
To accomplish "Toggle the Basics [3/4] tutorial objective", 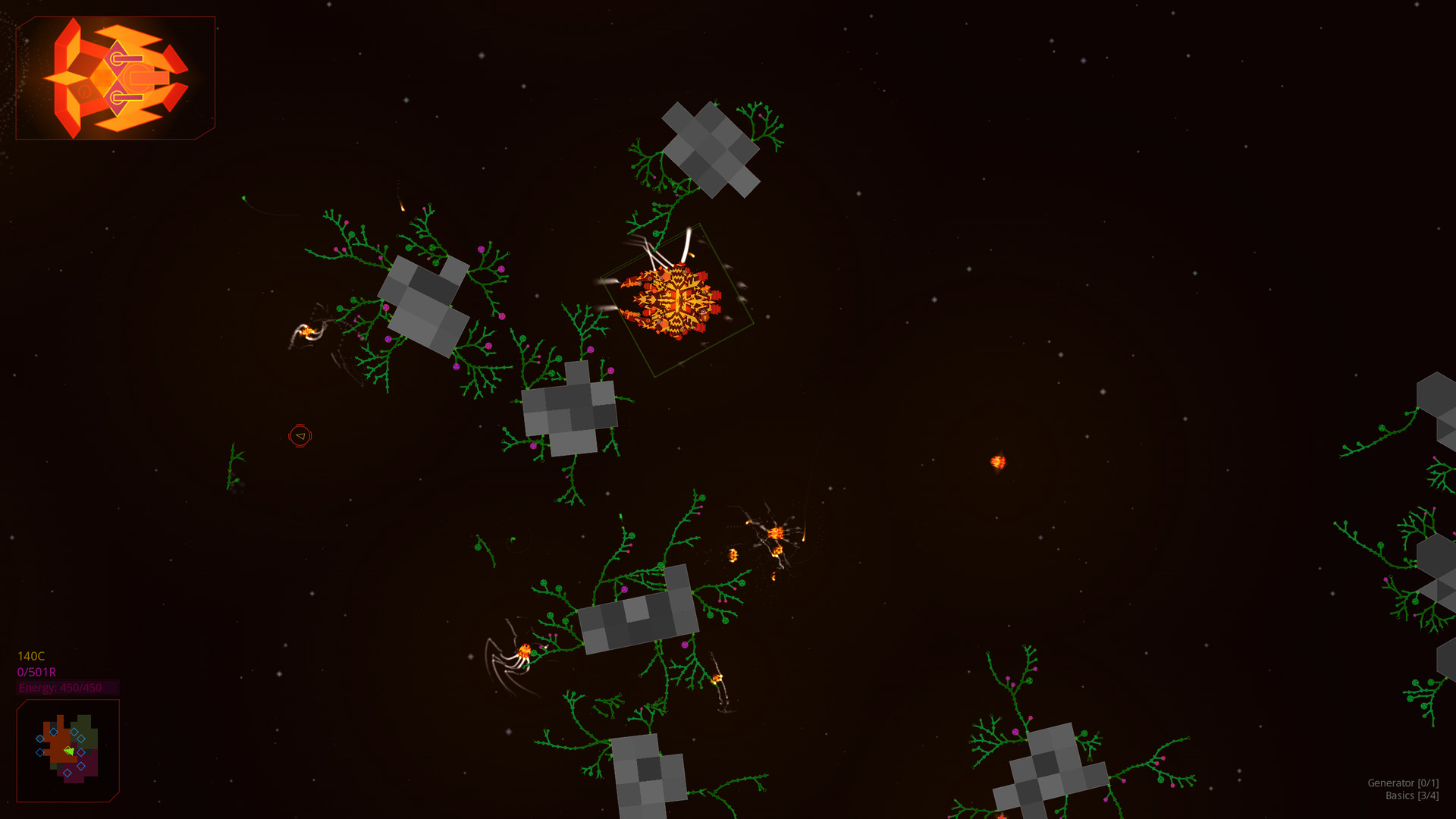I will [1407, 796].
